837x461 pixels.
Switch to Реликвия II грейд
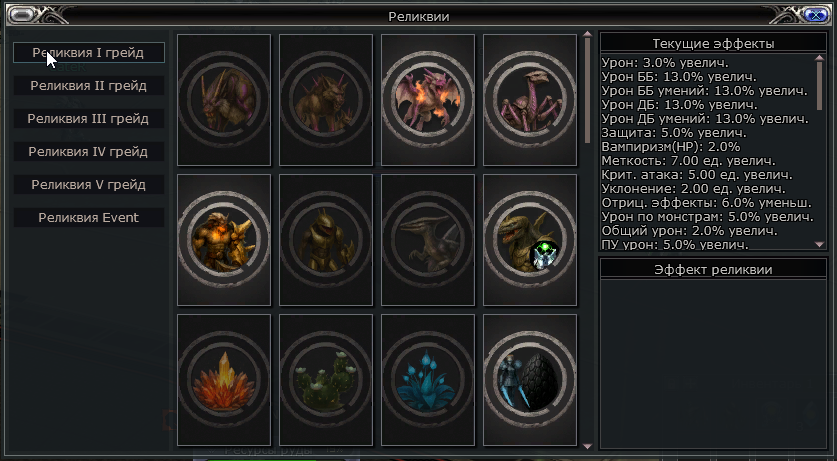pos(89,86)
